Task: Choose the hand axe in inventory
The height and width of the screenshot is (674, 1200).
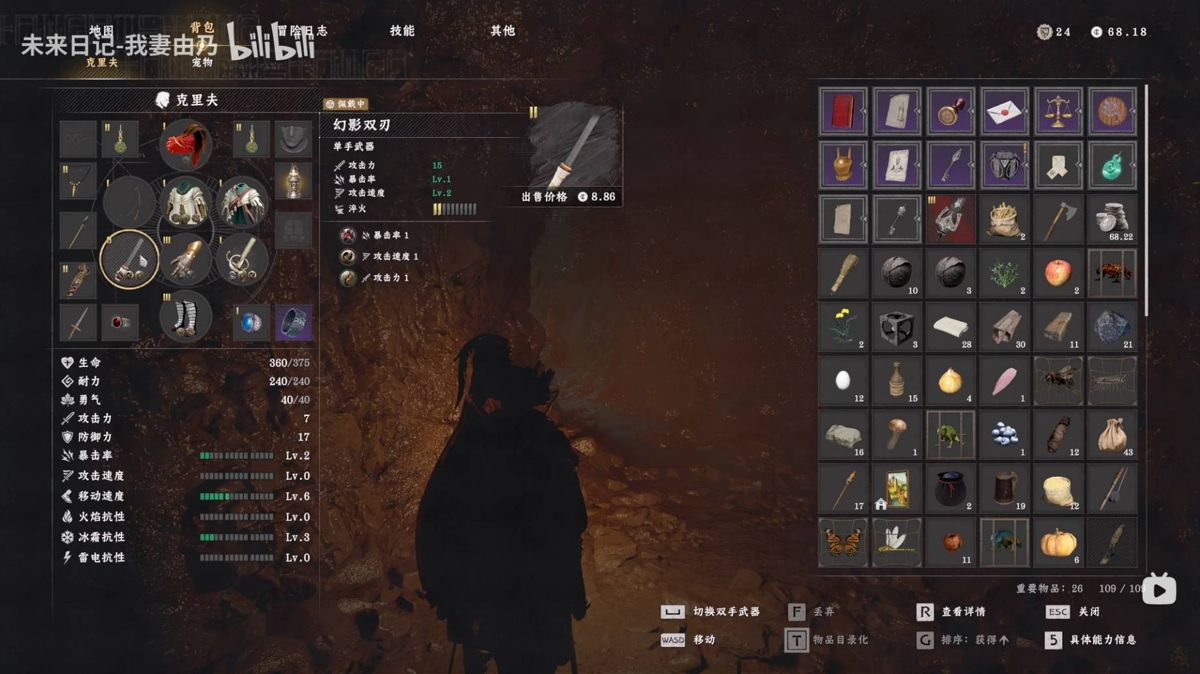Action: pos(1058,218)
